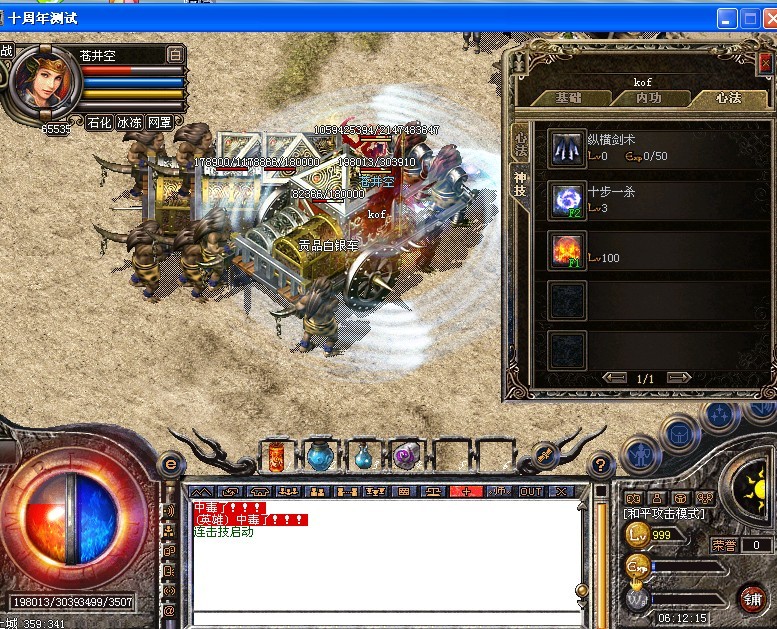
Task: Go to the previous skill page arrow
Action: (613, 378)
